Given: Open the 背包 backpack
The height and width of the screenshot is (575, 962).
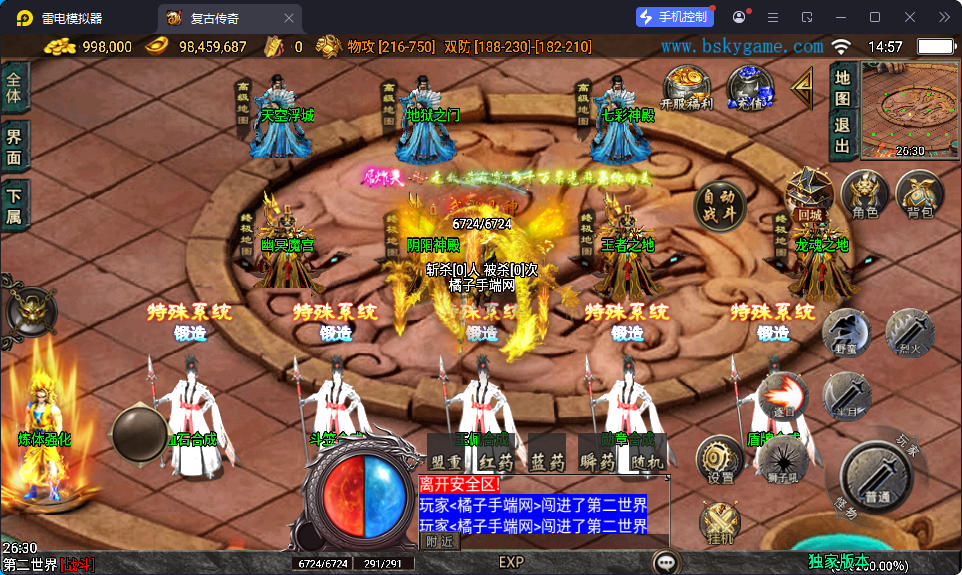Looking at the screenshot, I should click(919, 195).
